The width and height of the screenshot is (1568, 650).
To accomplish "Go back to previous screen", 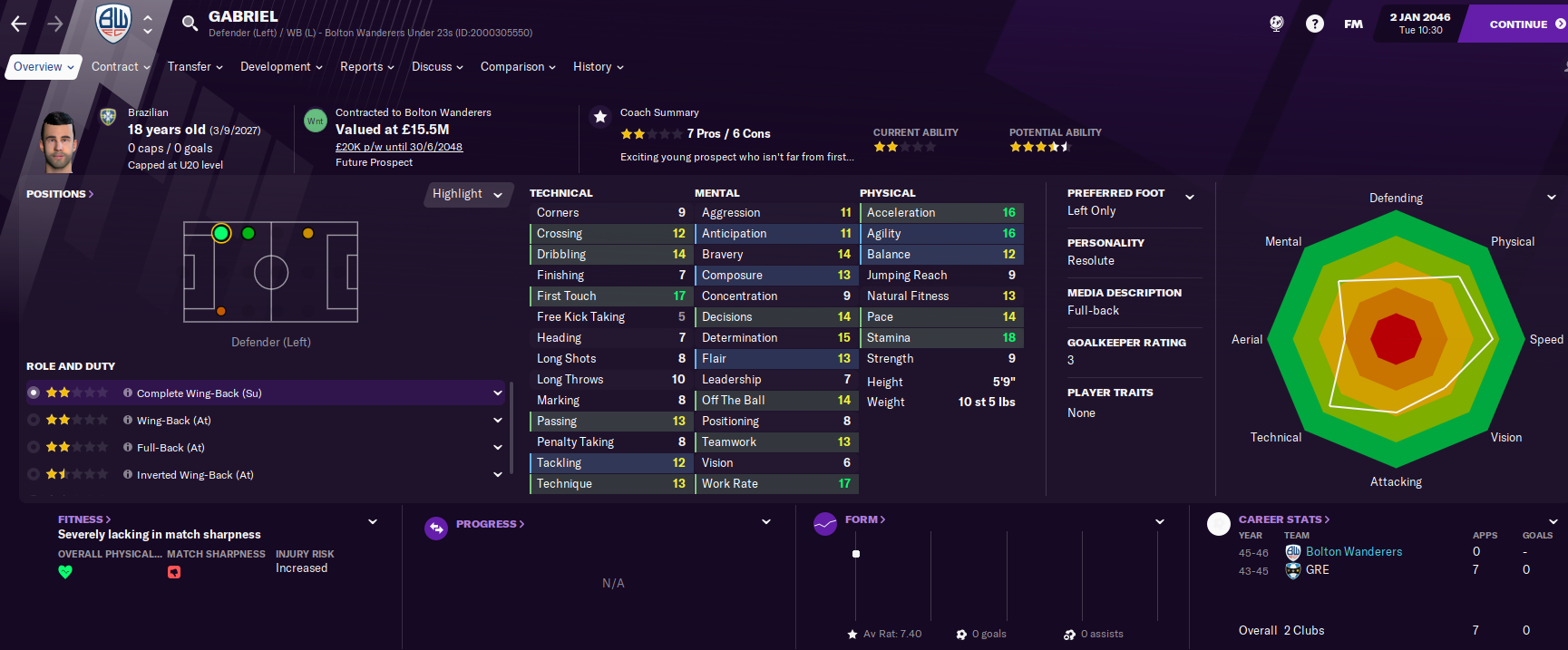I will pos(19,24).
